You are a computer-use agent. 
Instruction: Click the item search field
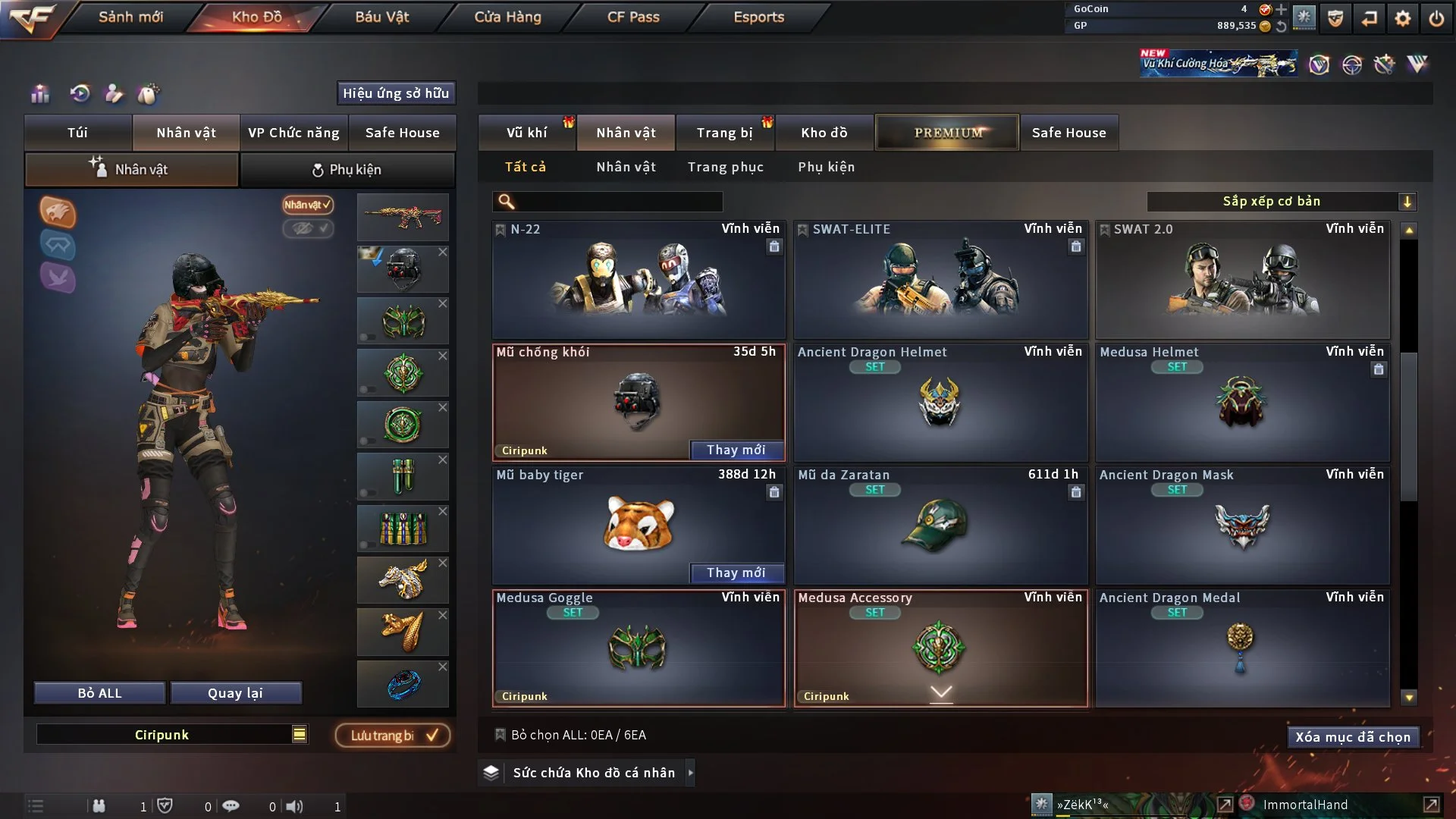coord(618,202)
